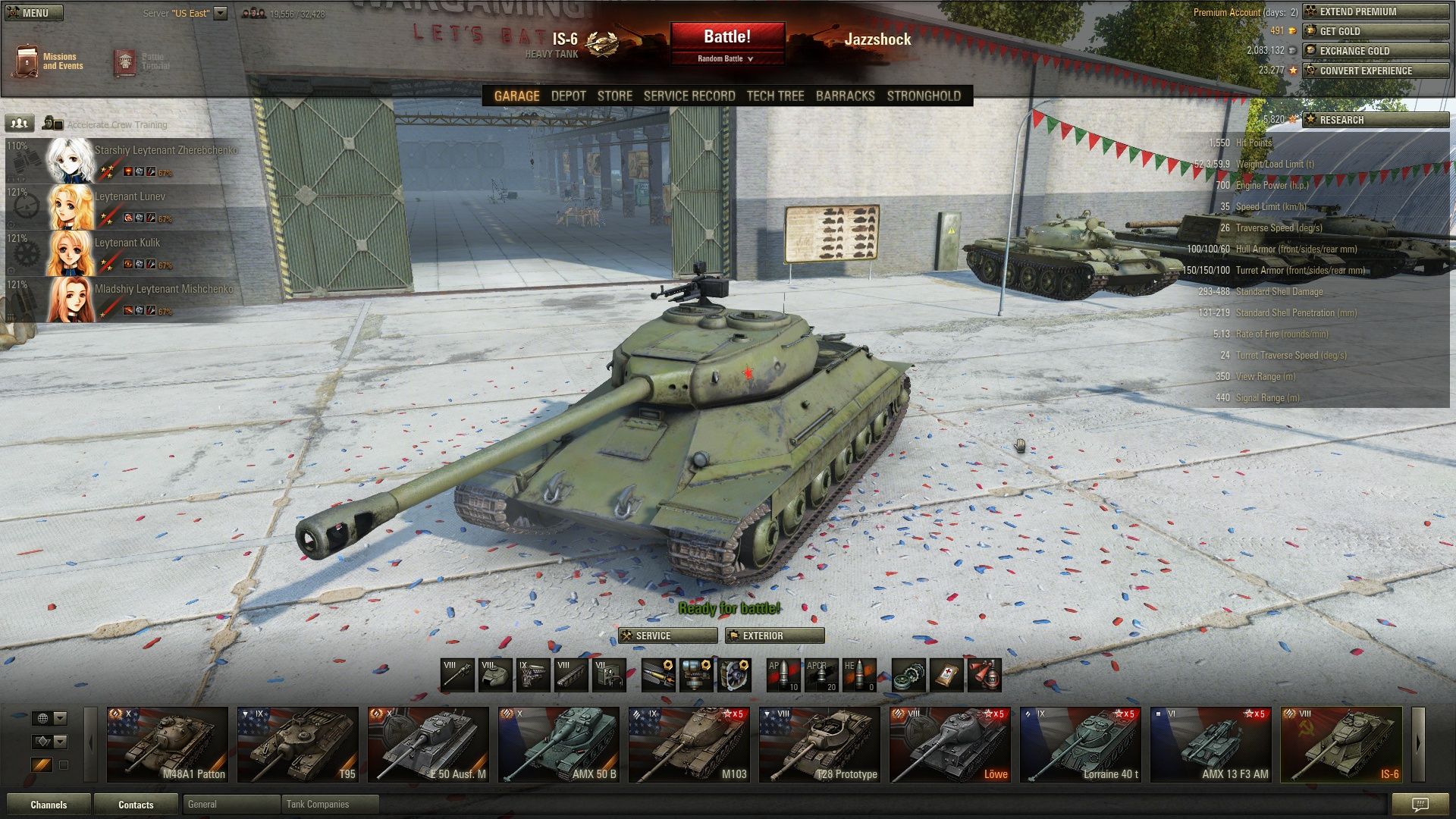Open the Service Record tab
Screen dimensions: 1456x819
(x=689, y=96)
